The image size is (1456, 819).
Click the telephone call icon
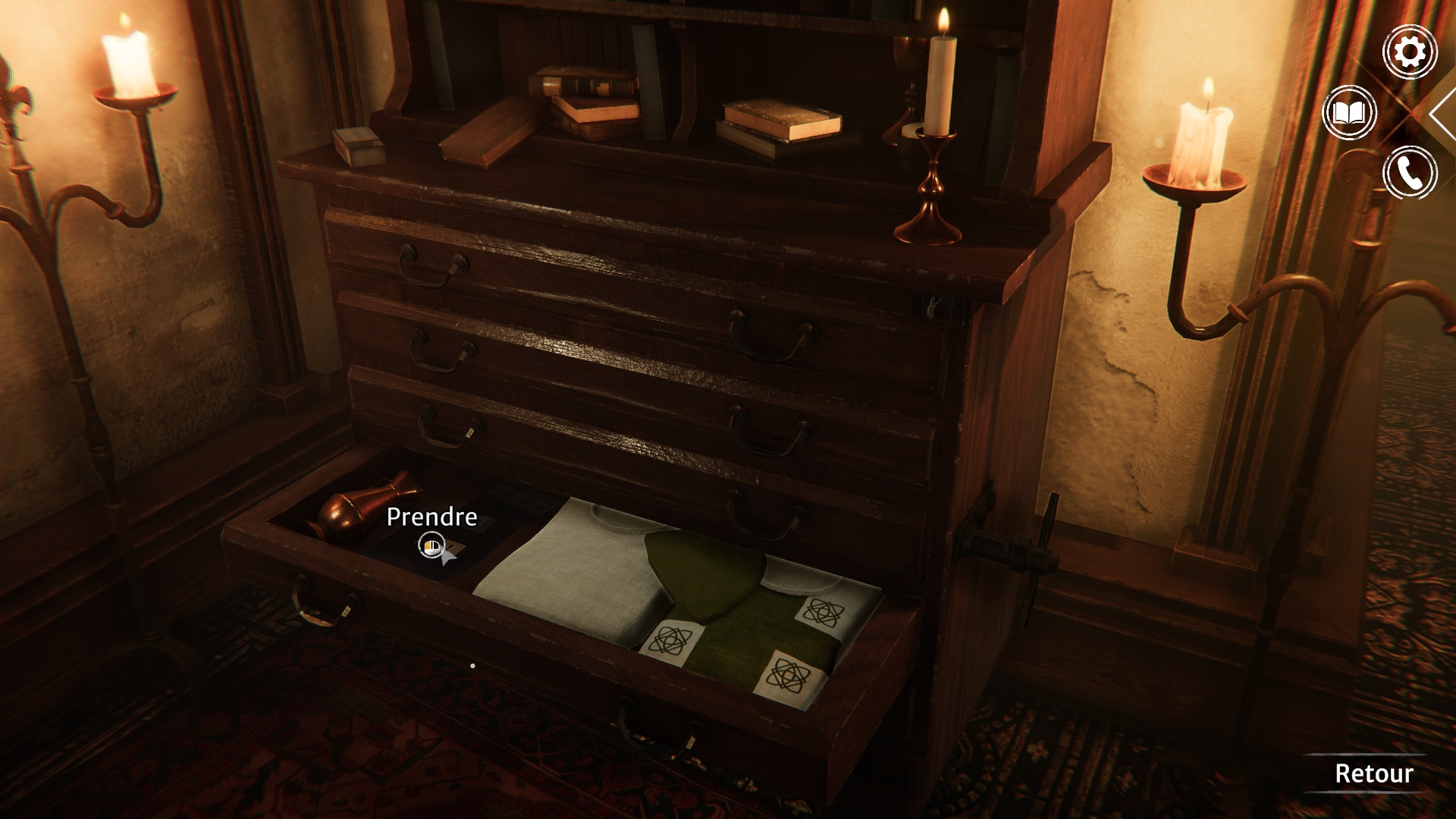[x=1410, y=174]
